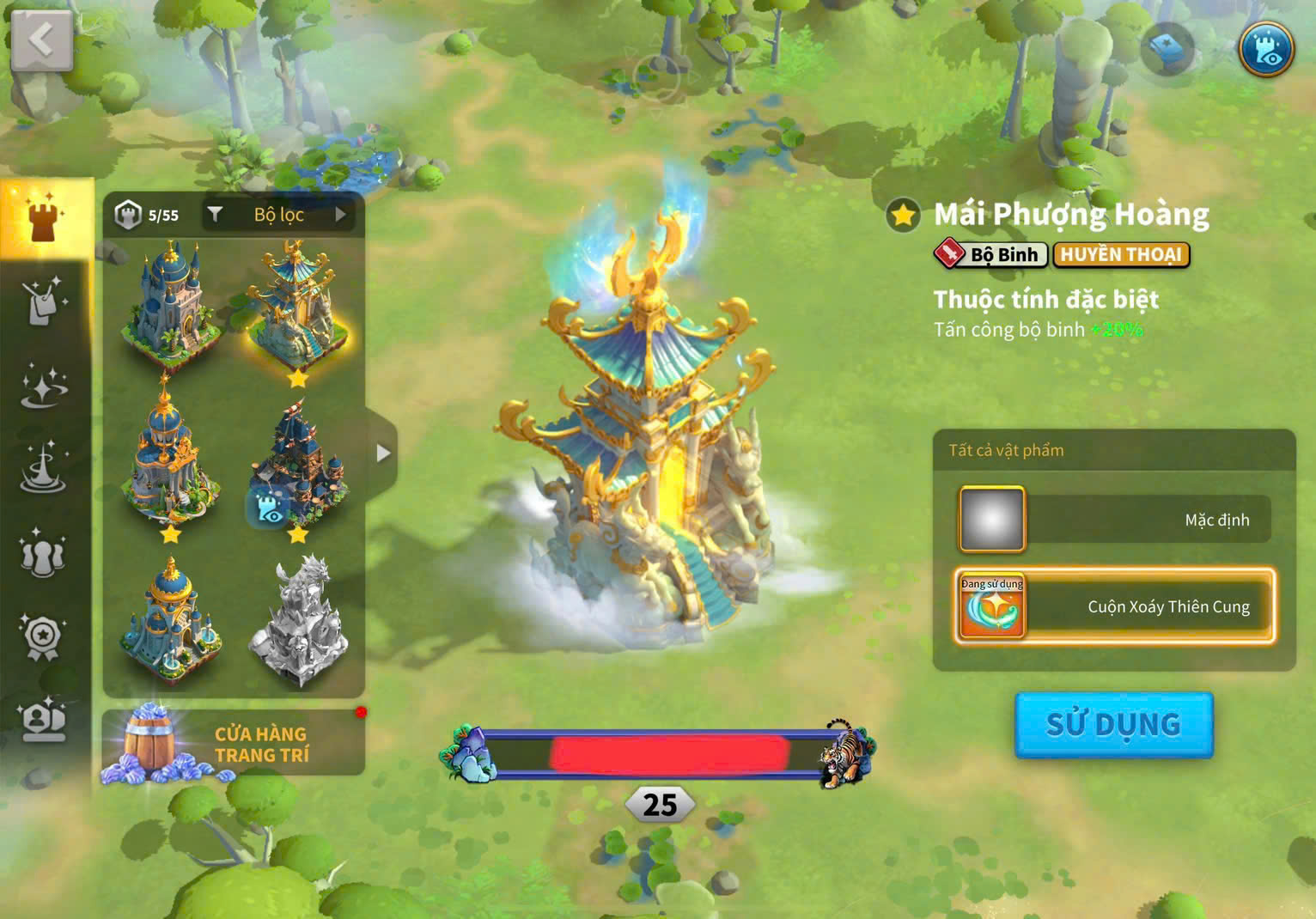Choose the skin thumbnail with preview eye badge
Screen dimensions: 1316x919
coord(297,468)
